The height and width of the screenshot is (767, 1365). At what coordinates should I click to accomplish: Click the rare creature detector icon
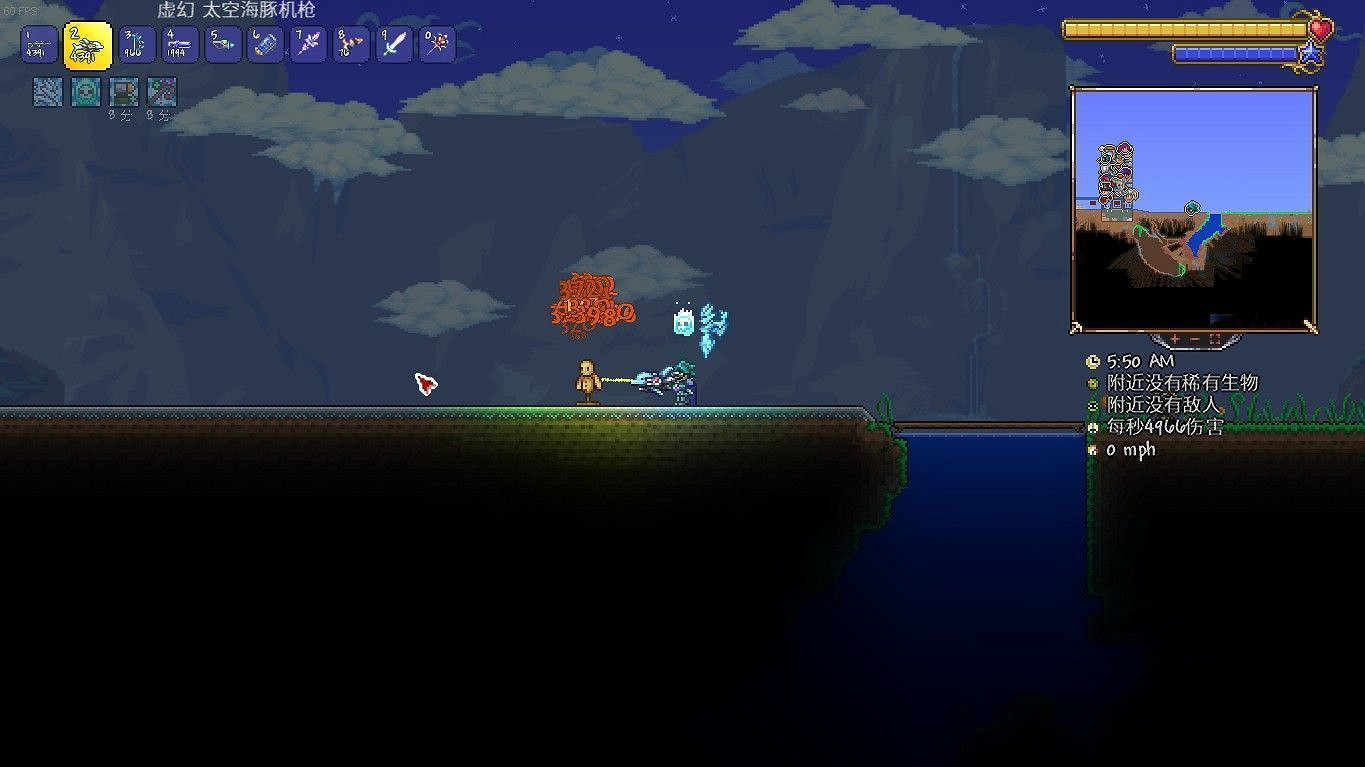coord(1092,383)
